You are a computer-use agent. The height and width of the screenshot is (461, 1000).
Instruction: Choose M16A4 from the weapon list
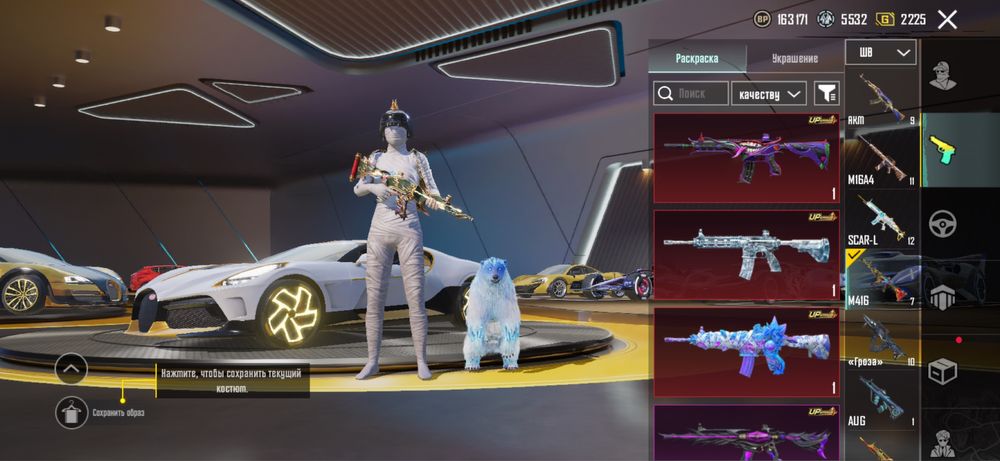pyautogui.click(x=881, y=158)
